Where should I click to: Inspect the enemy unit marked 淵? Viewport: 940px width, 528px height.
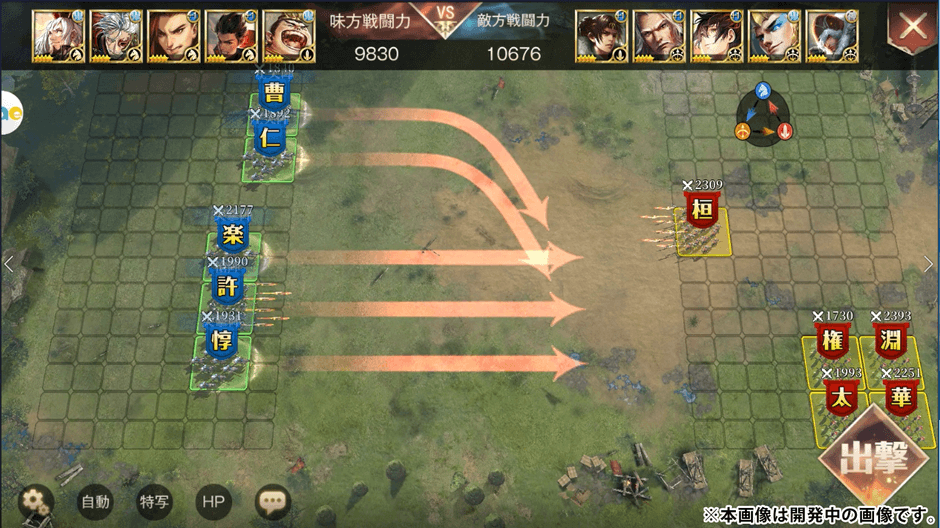(890, 341)
